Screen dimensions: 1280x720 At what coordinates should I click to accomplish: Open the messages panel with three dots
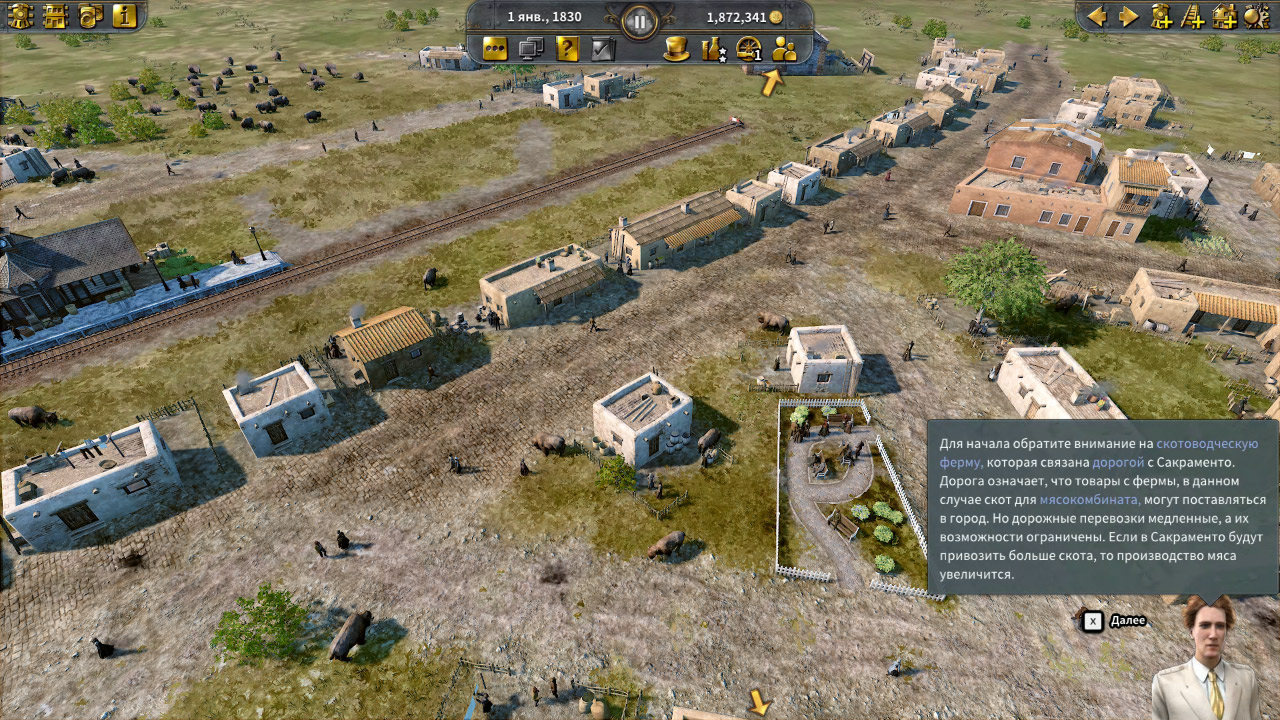coord(497,49)
